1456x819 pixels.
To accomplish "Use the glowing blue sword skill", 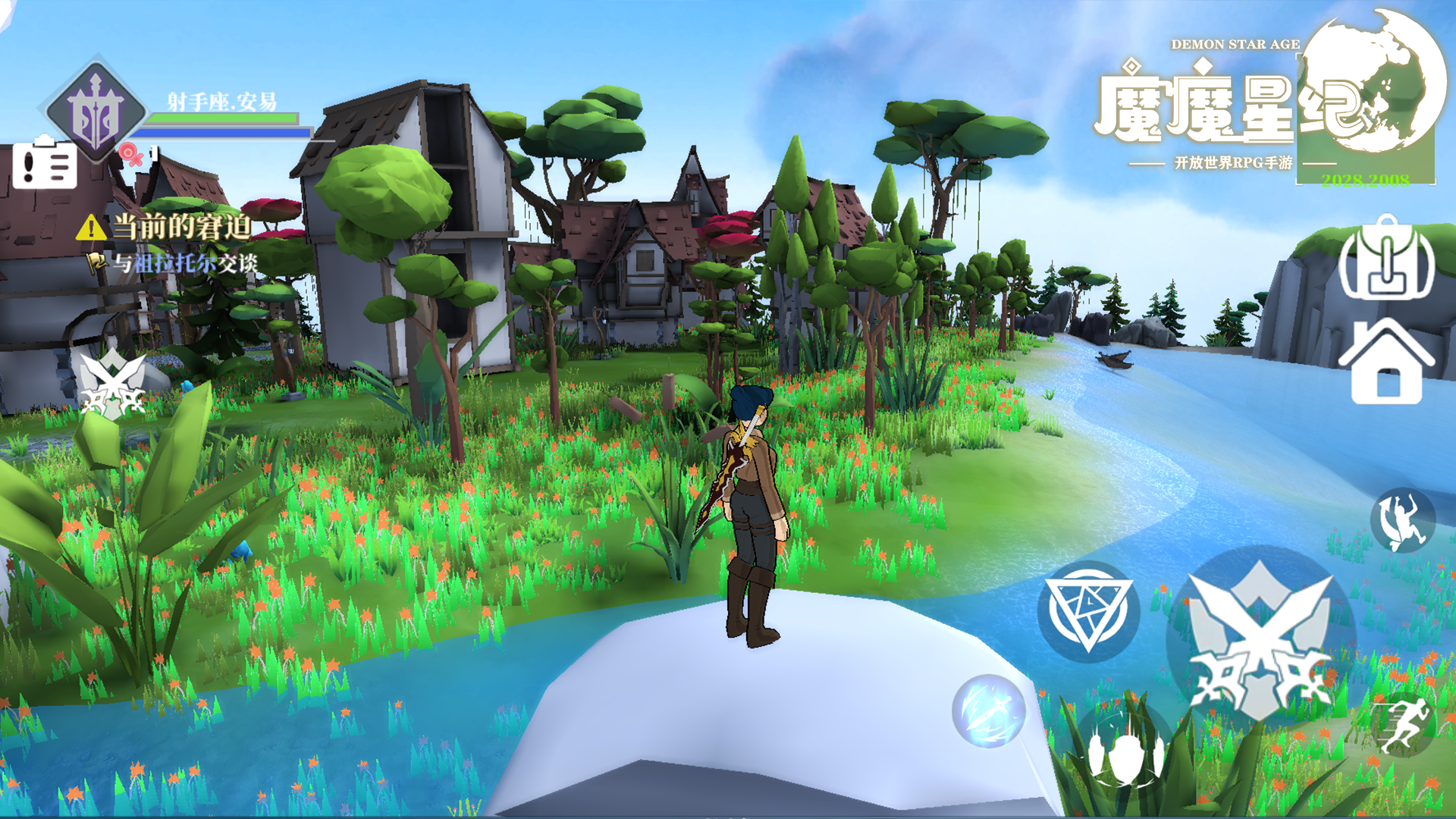I will 988,711.
